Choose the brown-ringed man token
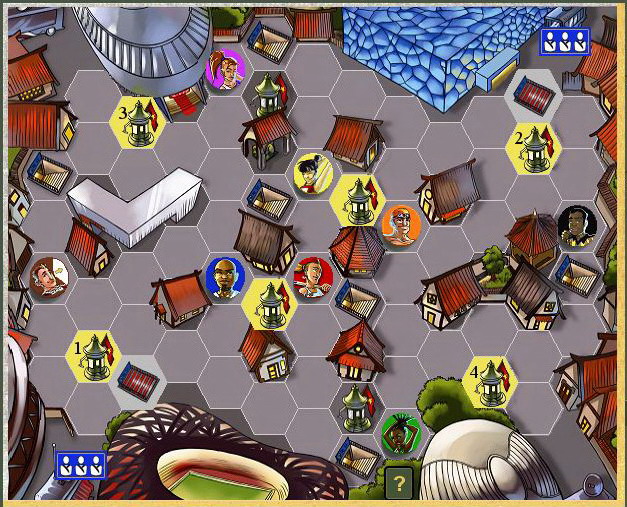Image resolution: width=627 pixels, height=507 pixels. coord(49,278)
